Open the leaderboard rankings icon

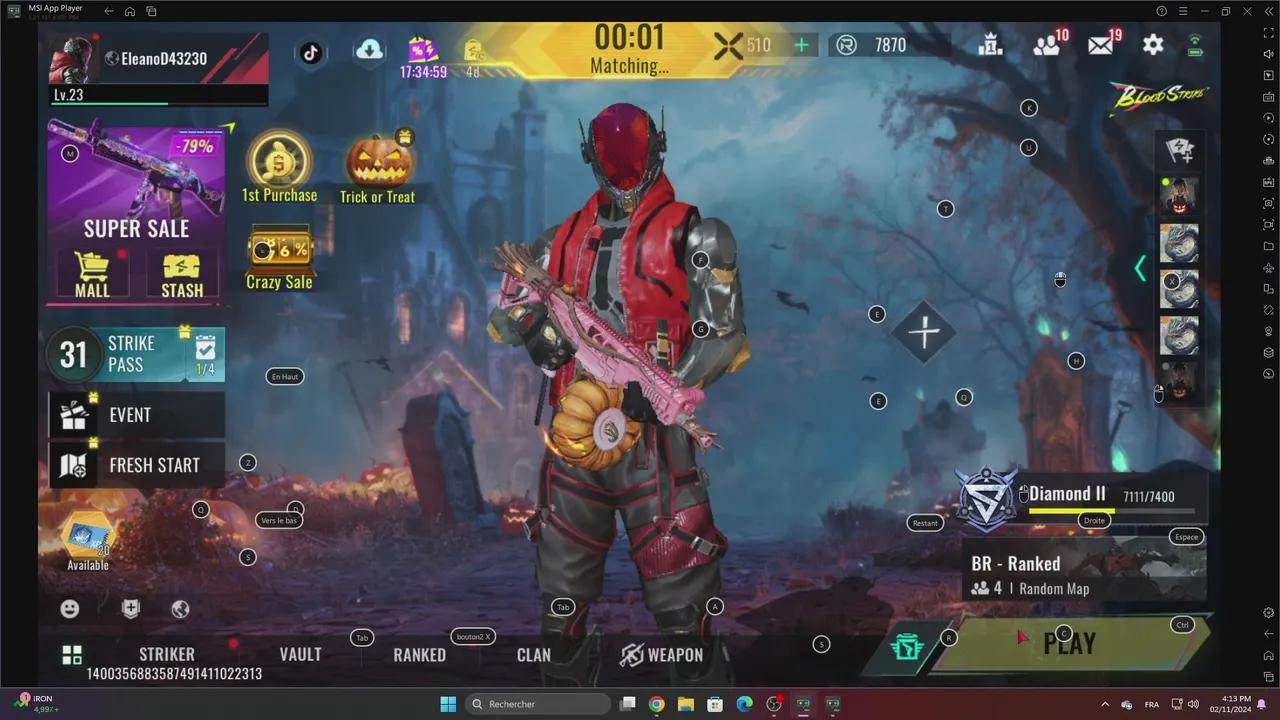click(990, 45)
